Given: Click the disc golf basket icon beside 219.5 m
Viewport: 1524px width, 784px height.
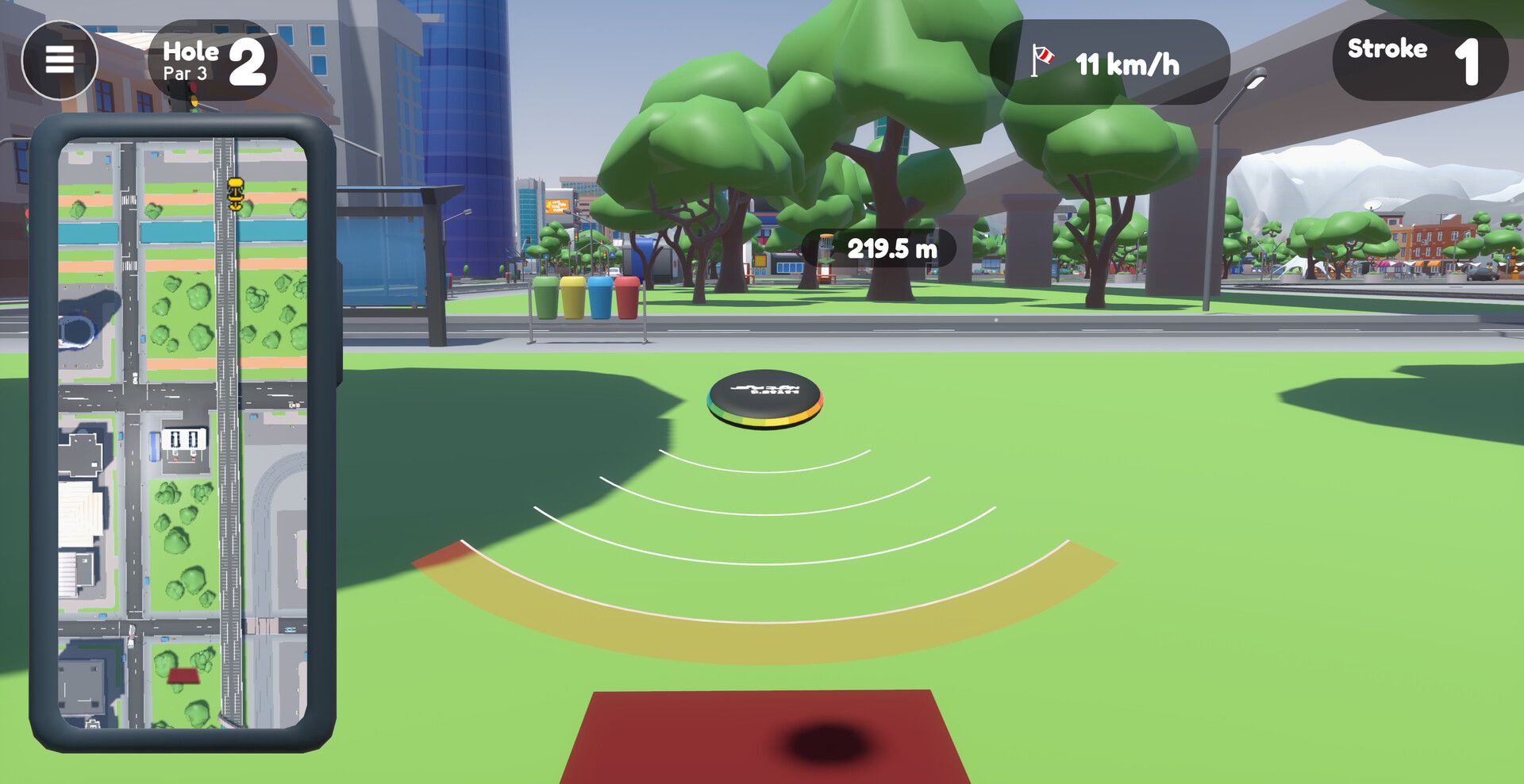Looking at the screenshot, I should 826,247.
